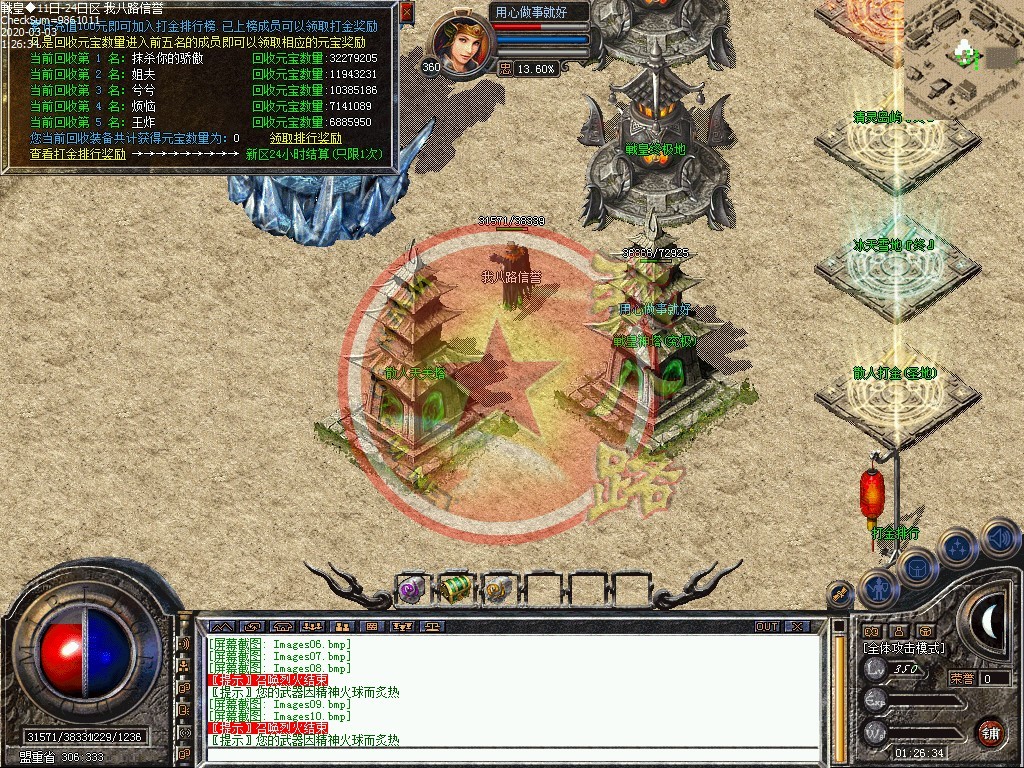This screenshot has width=1024, height=768.
Task: Claim the ranking reward link 领取排行奖励
Action: (x=305, y=138)
